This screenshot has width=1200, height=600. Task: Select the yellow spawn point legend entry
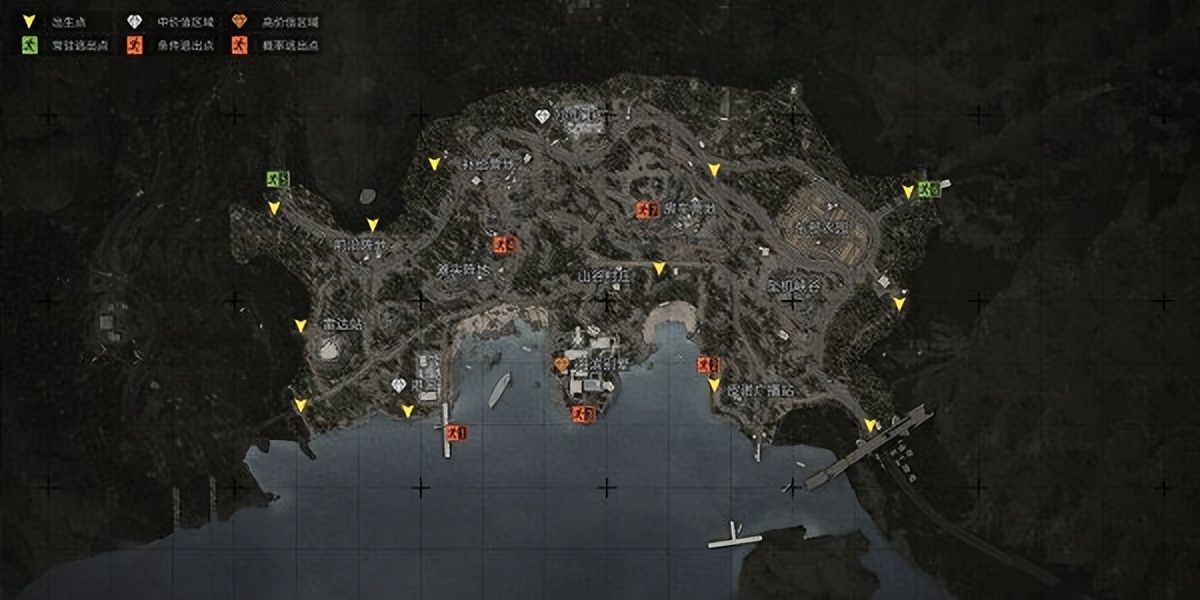(28, 21)
